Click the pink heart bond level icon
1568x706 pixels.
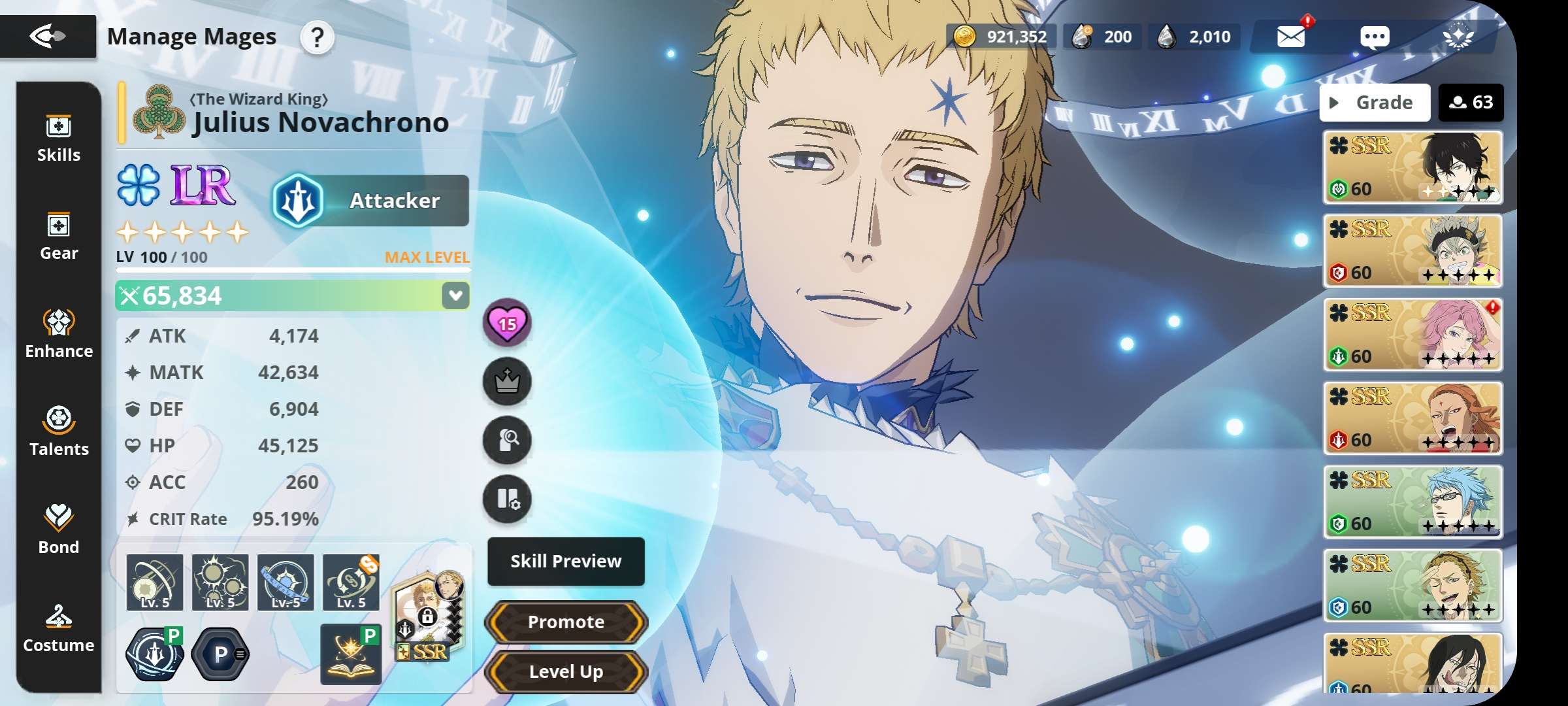(507, 323)
